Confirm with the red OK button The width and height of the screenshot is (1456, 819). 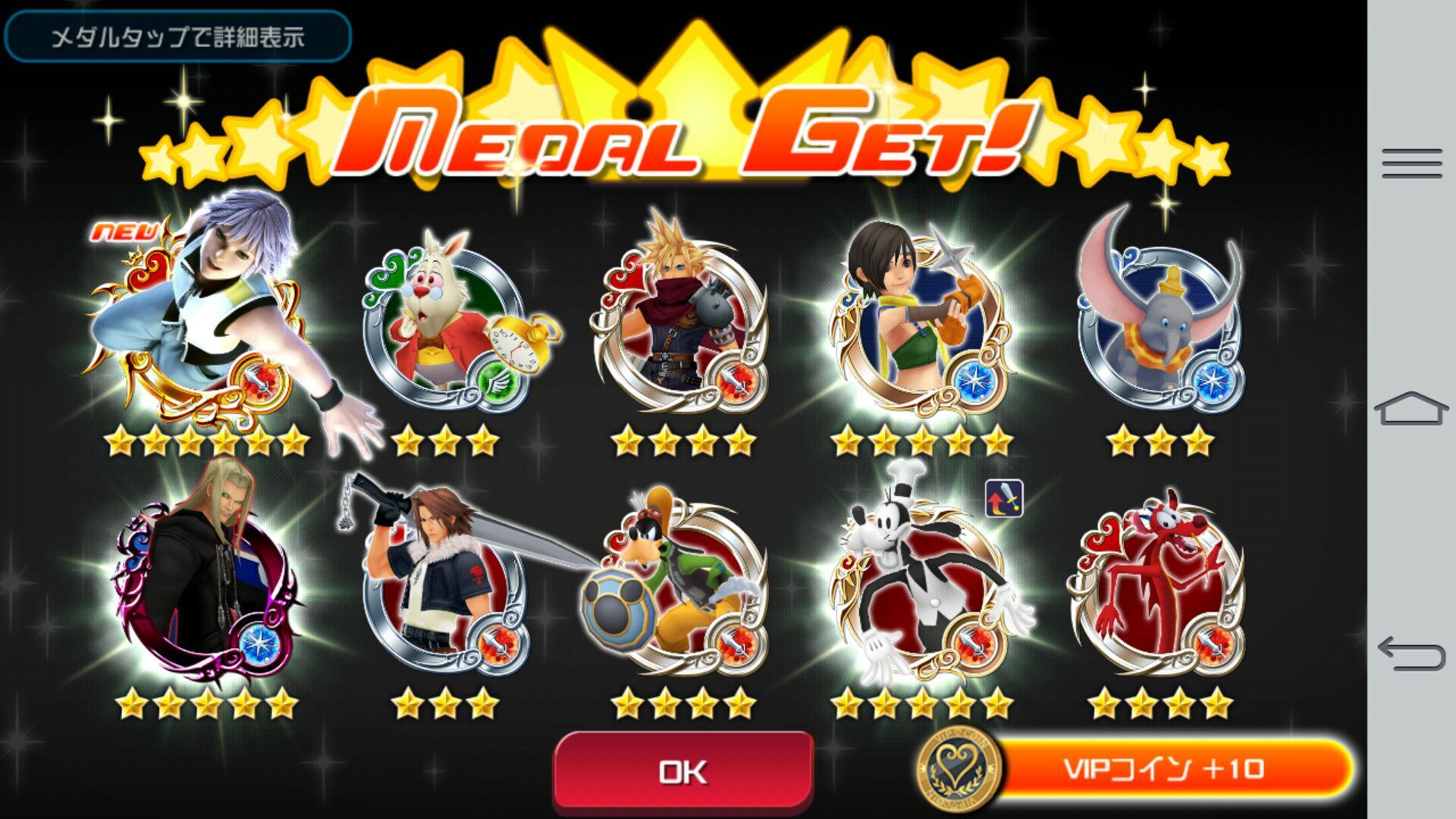coord(683,771)
